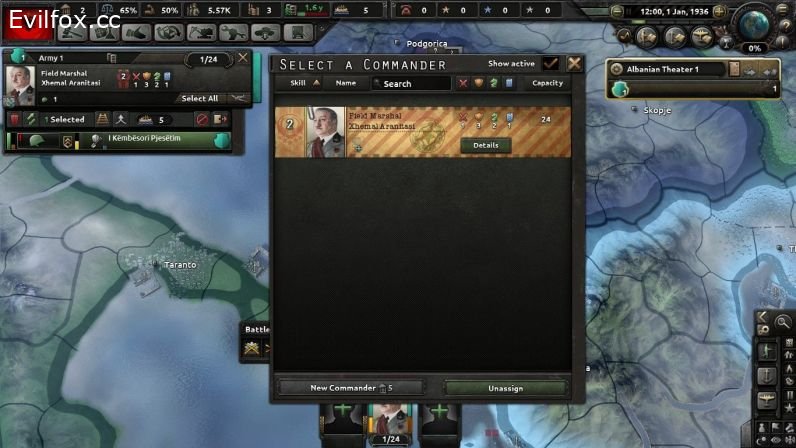Toggle the Show active checkbox
The height and width of the screenshot is (448, 796).
[x=550, y=63]
